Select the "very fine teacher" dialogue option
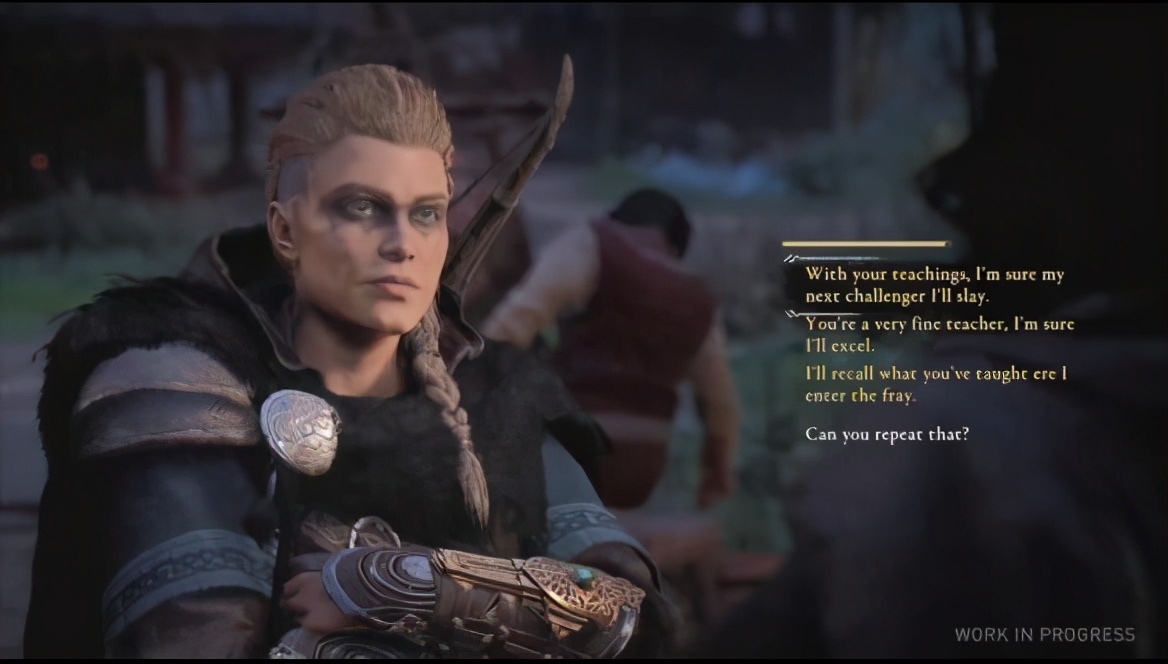This screenshot has width=1168, height=664. point(939,335)
